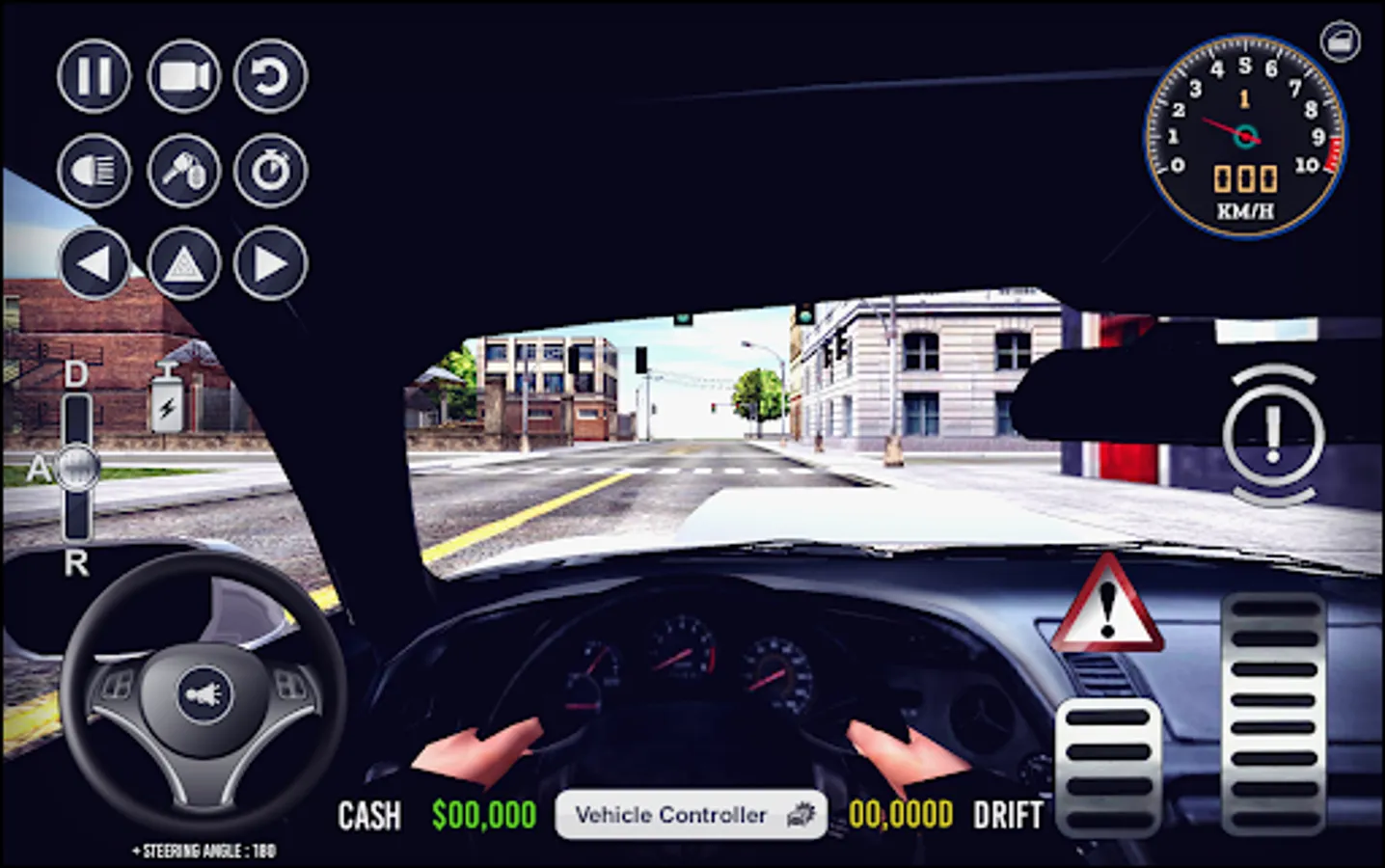Screen dimensions: 1385x868
Task: Restart the current drive
Action: click(271, 76)
